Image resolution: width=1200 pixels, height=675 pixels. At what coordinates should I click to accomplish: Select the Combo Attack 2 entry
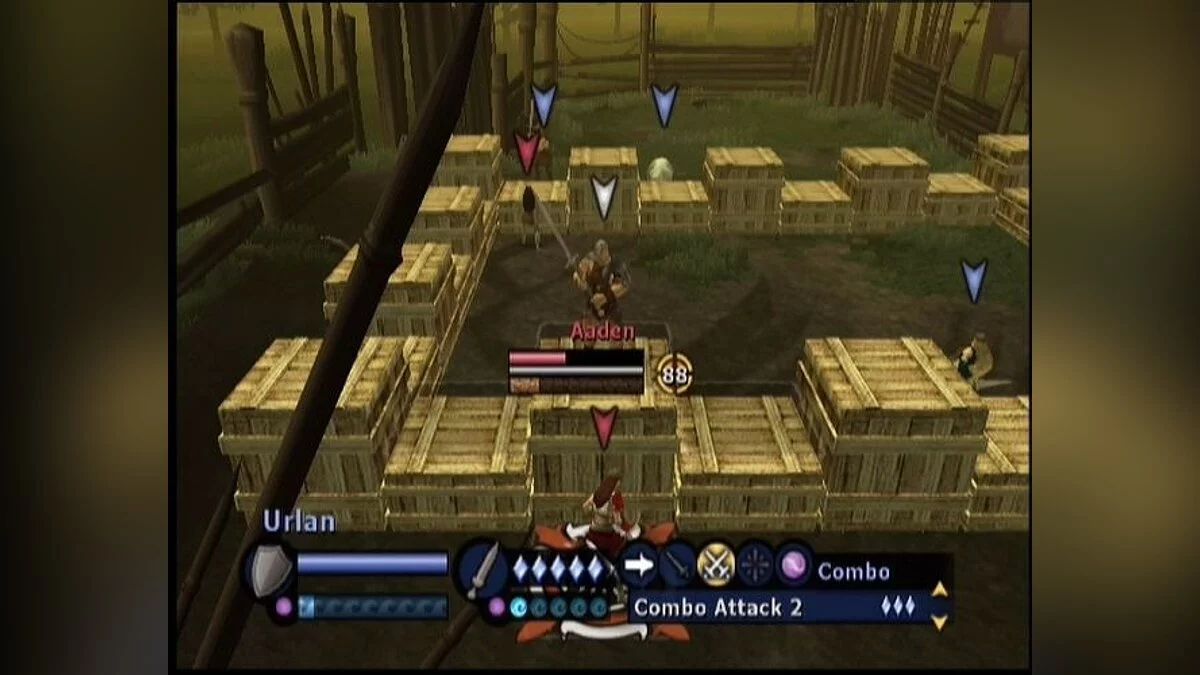tap(717, 607)
